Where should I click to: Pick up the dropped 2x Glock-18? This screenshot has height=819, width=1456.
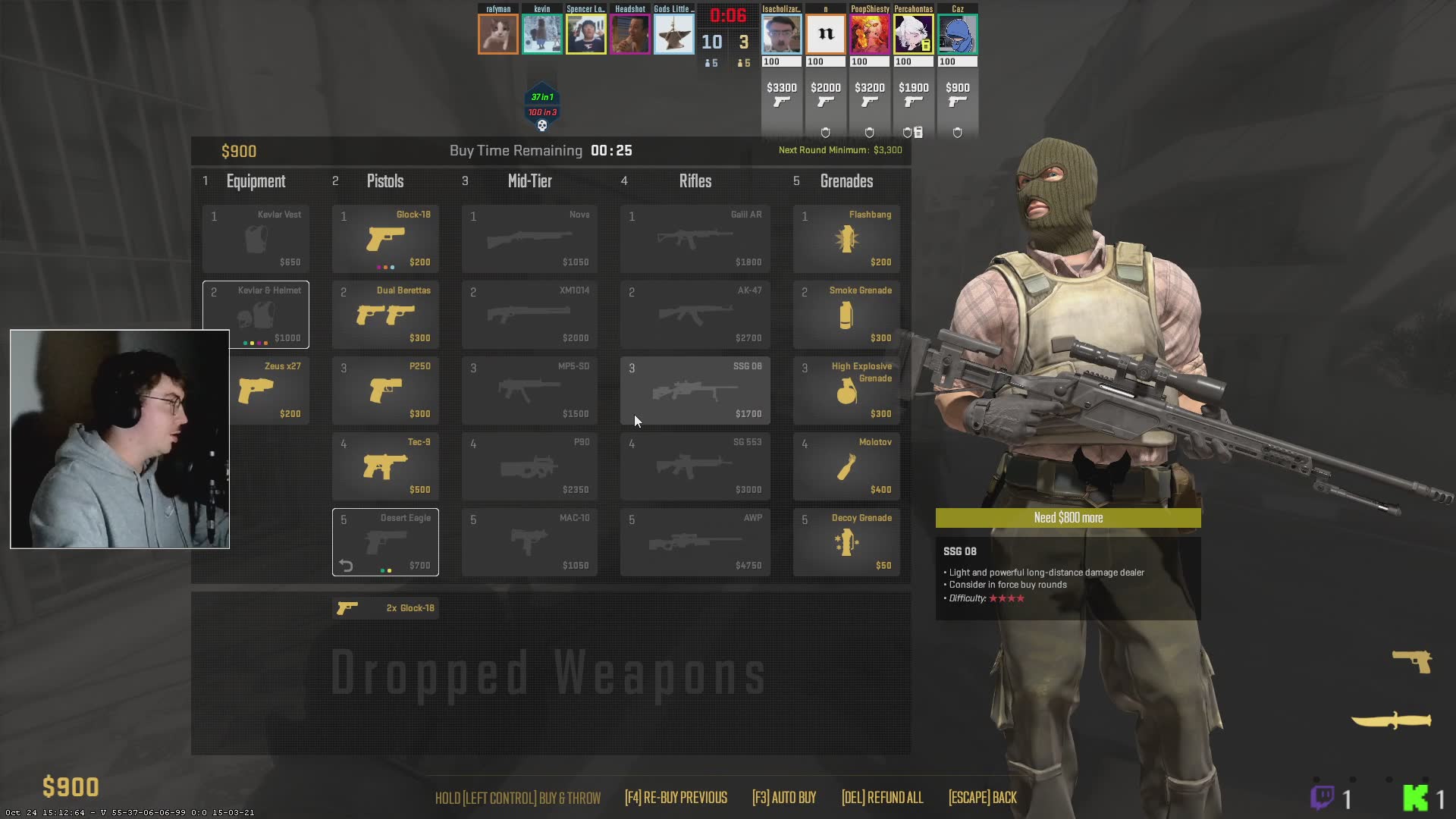click(x=385, y=608)
